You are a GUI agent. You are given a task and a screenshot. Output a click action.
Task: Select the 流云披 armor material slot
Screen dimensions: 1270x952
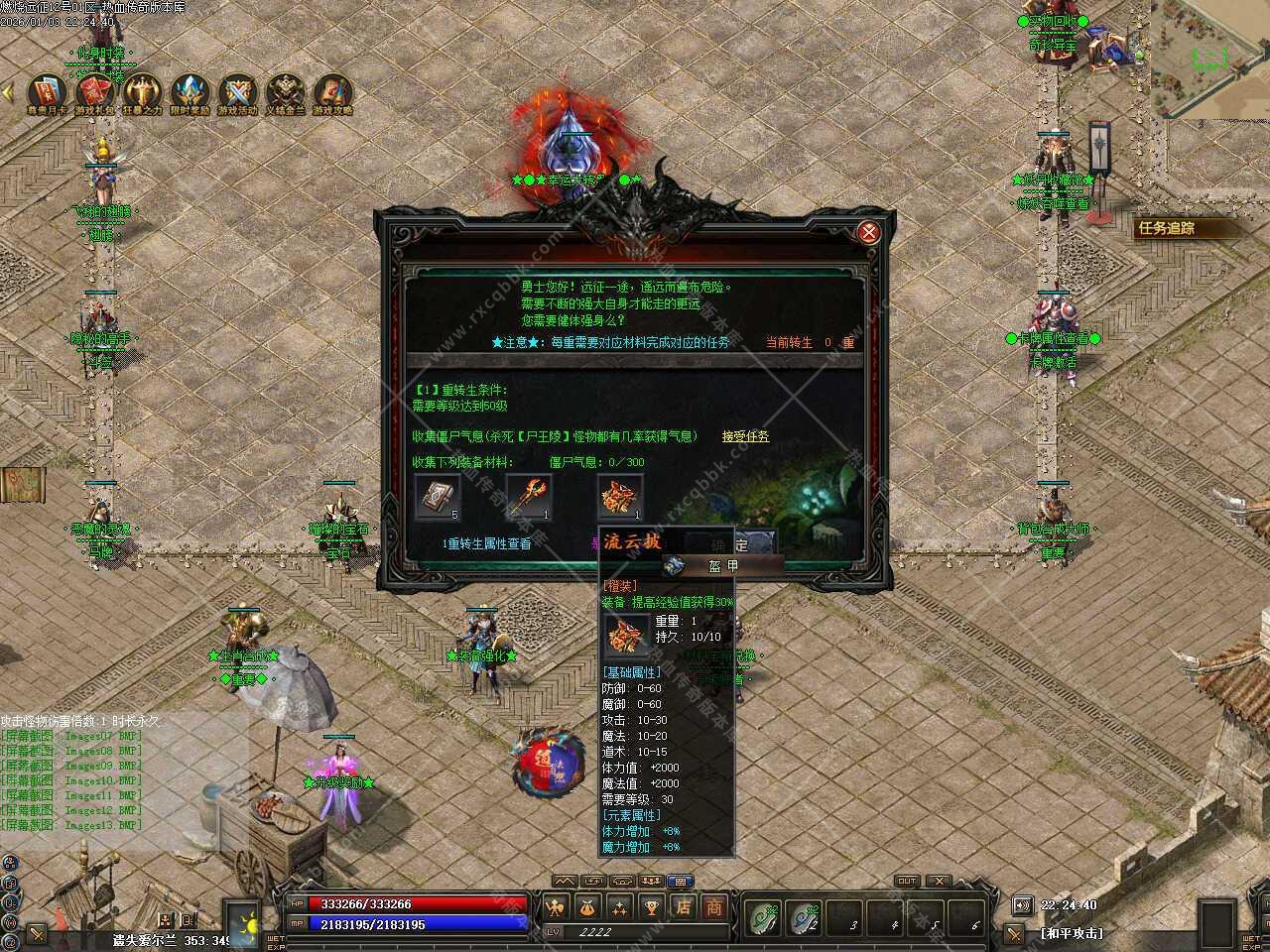click(620, 497)
